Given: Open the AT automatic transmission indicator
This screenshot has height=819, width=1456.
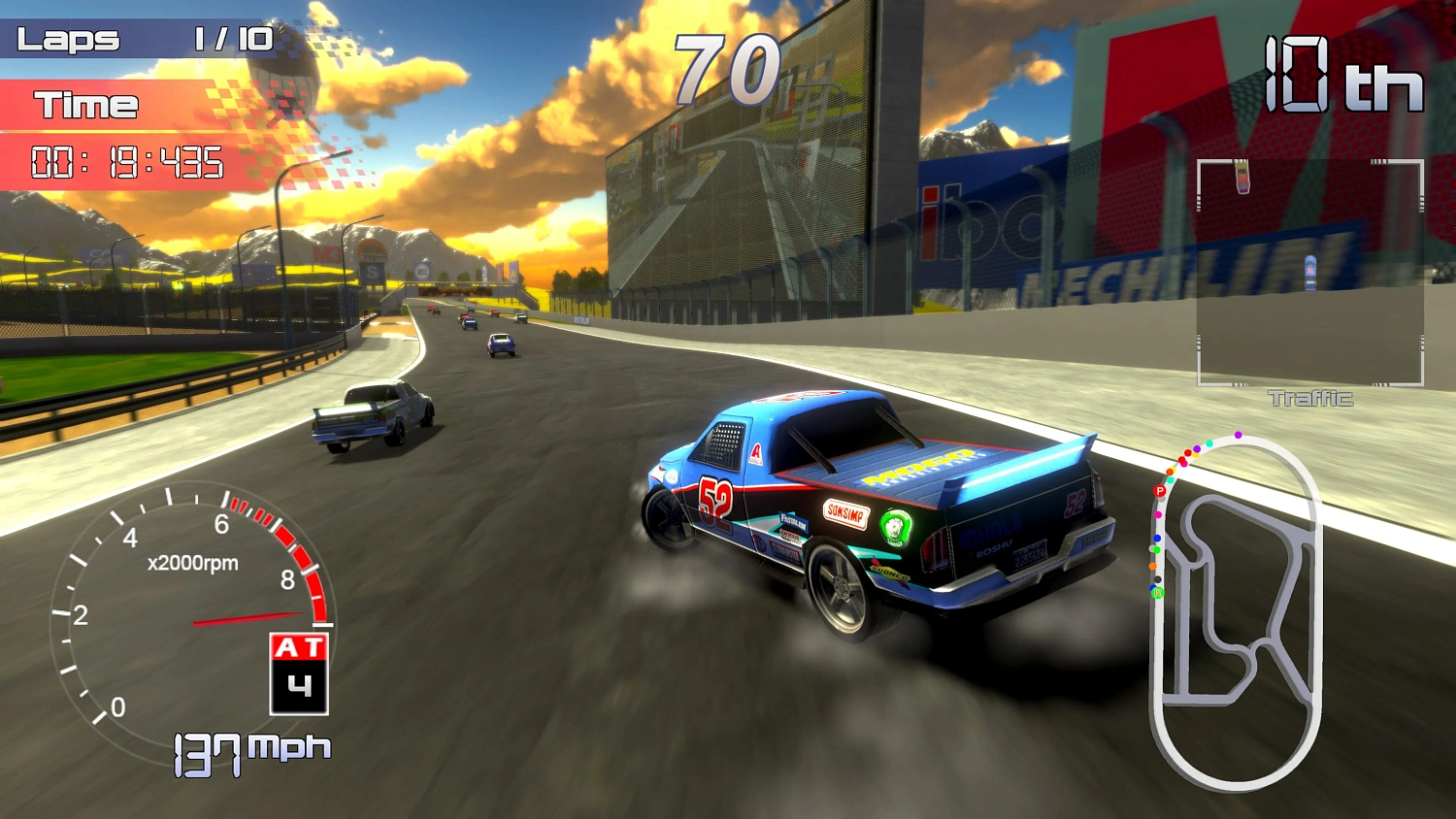Looking at the screenshot, I should [x=297, y=647].
